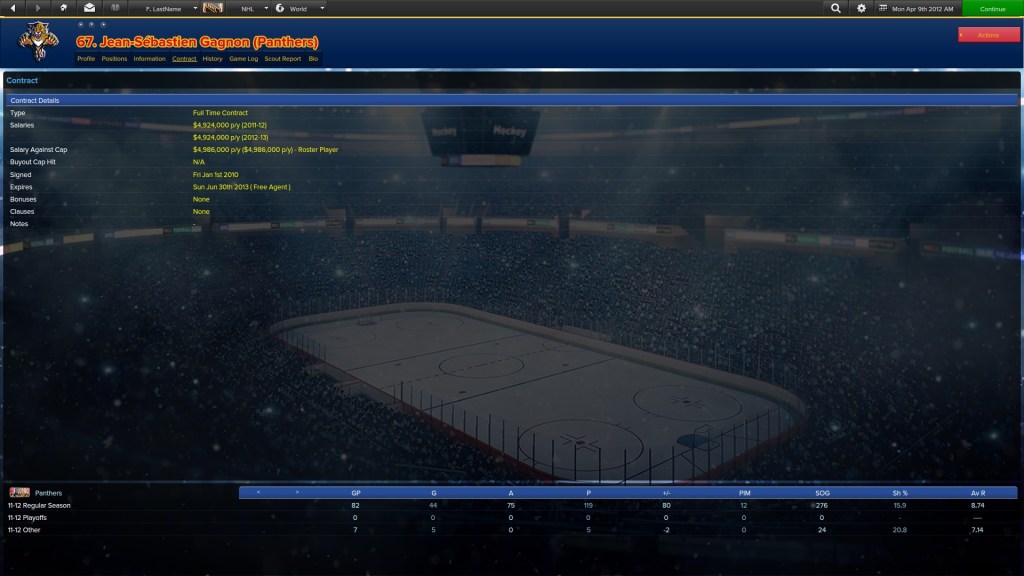Expand the F. LastName dropdown
The width and height of the screenshot is (1024, 576).
tap(170, 8)
